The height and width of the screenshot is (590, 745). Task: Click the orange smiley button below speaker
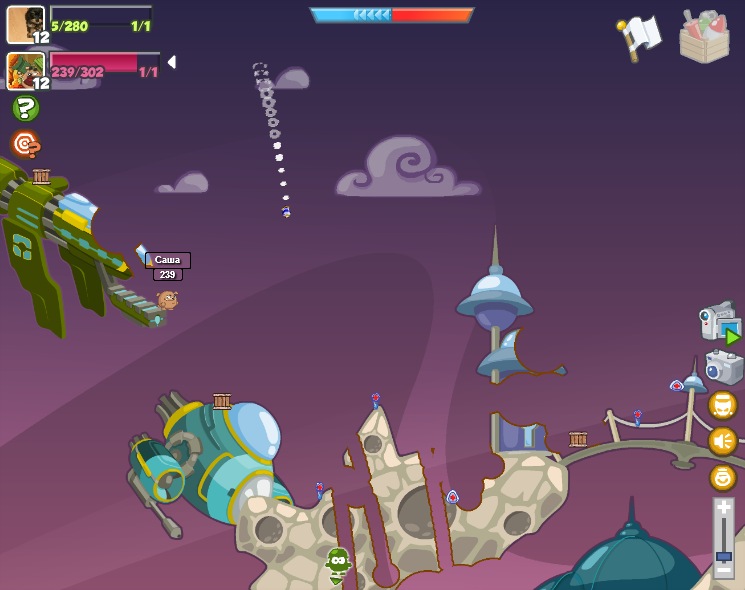coord(722,477)
